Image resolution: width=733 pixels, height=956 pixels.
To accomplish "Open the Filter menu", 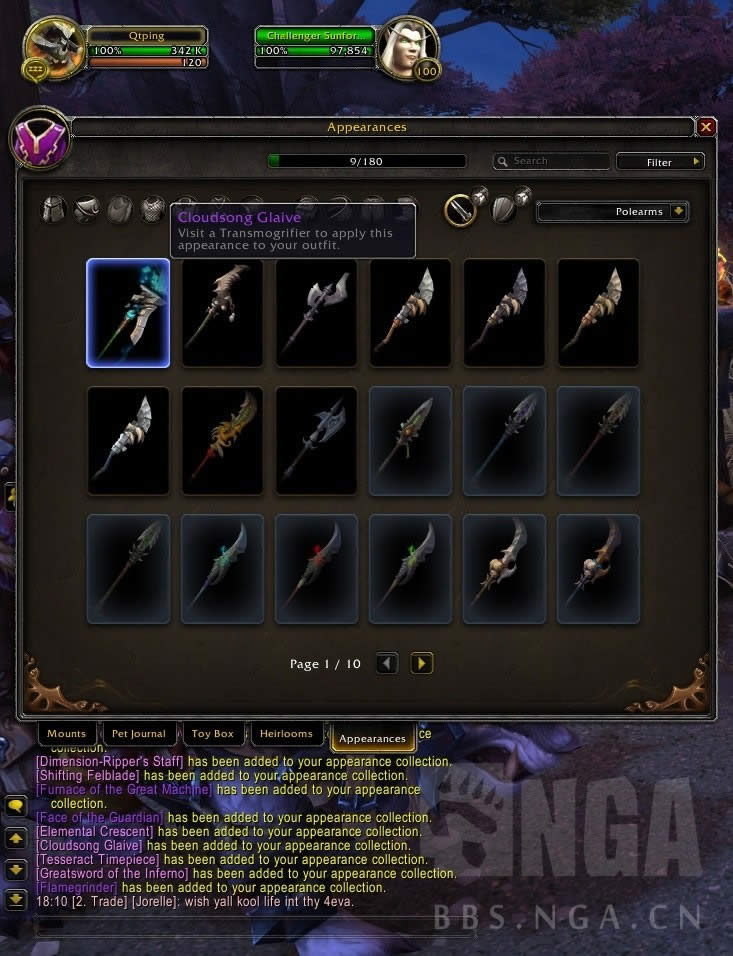I will tap(660, 161).
